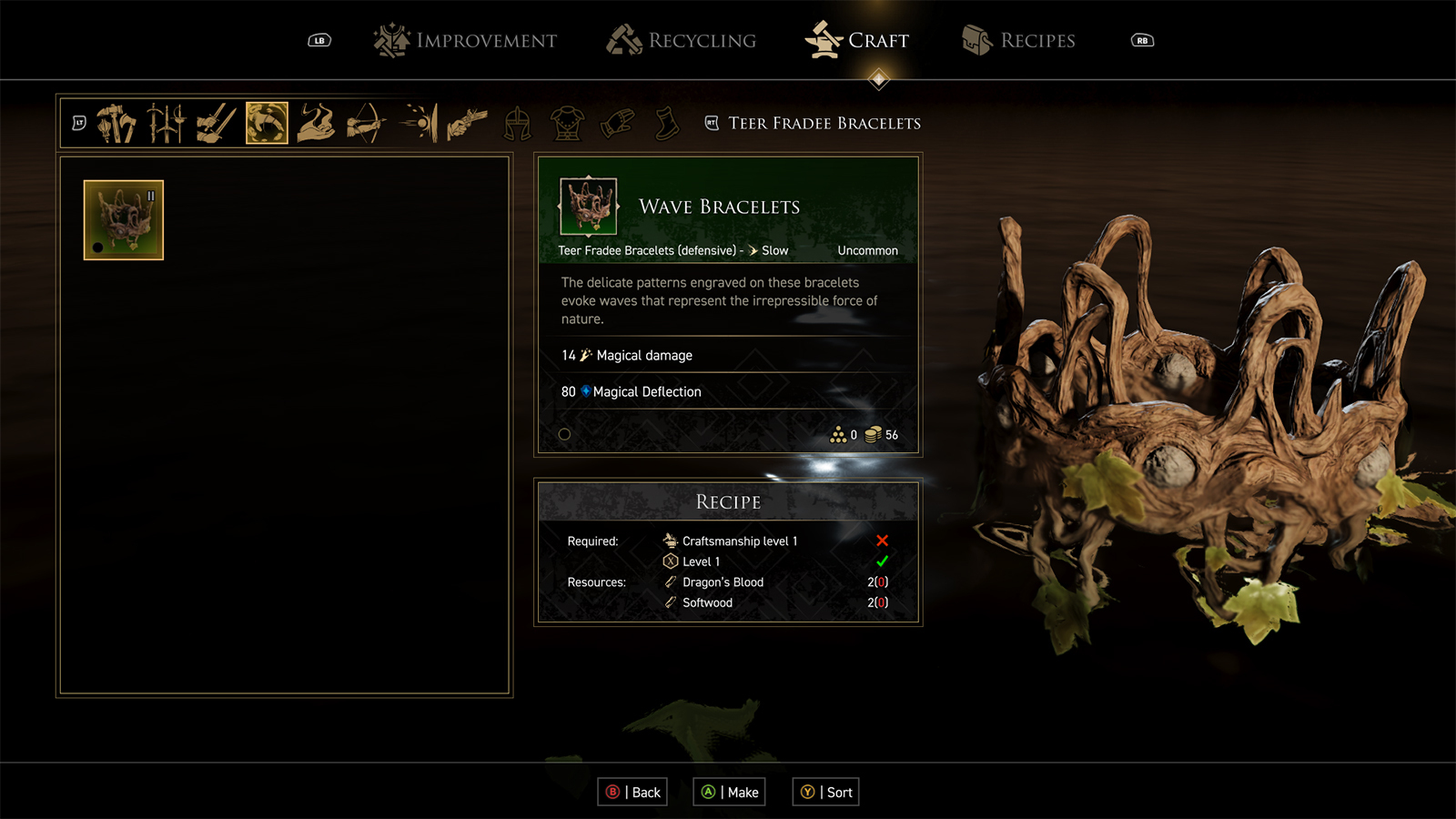Go to the Recipes tab
Viewport: 1456px width, 819px height.
(x=1018, y=41)
